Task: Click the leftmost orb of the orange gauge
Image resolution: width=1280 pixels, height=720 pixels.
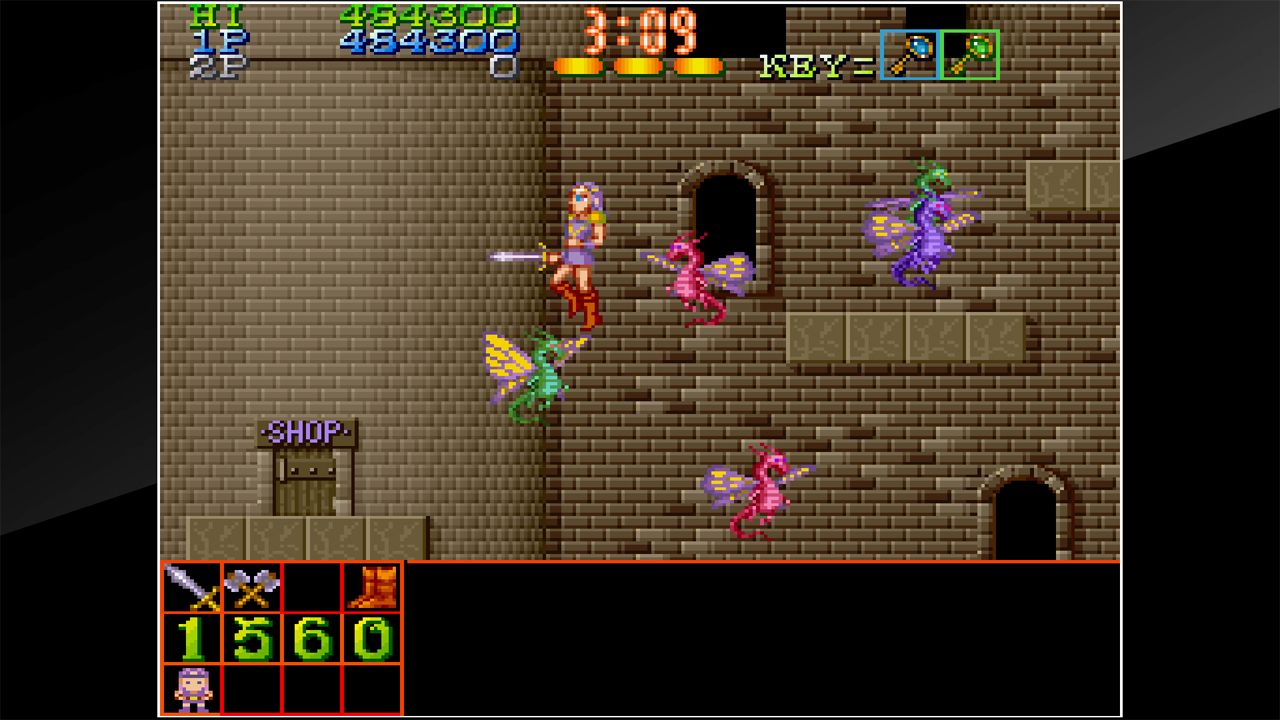Action: click(578, 65)
